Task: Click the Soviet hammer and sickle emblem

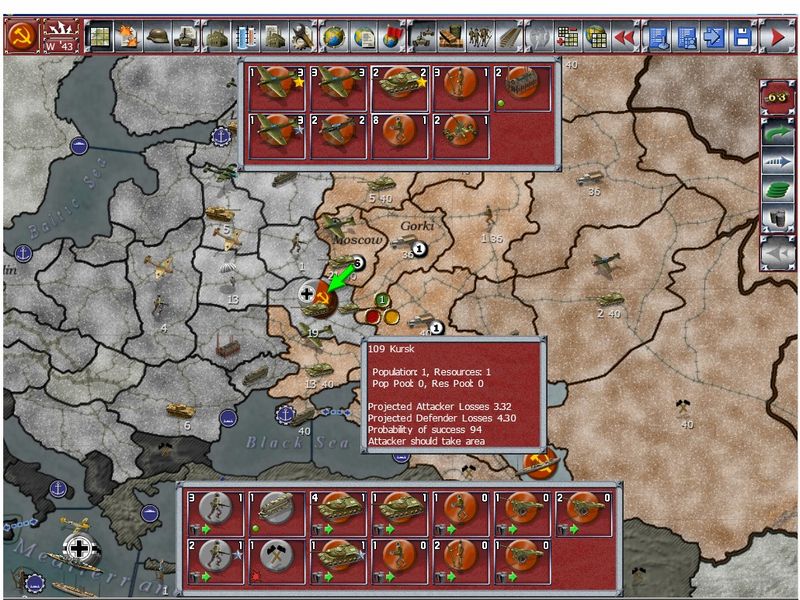Action: tap(21, 37)
